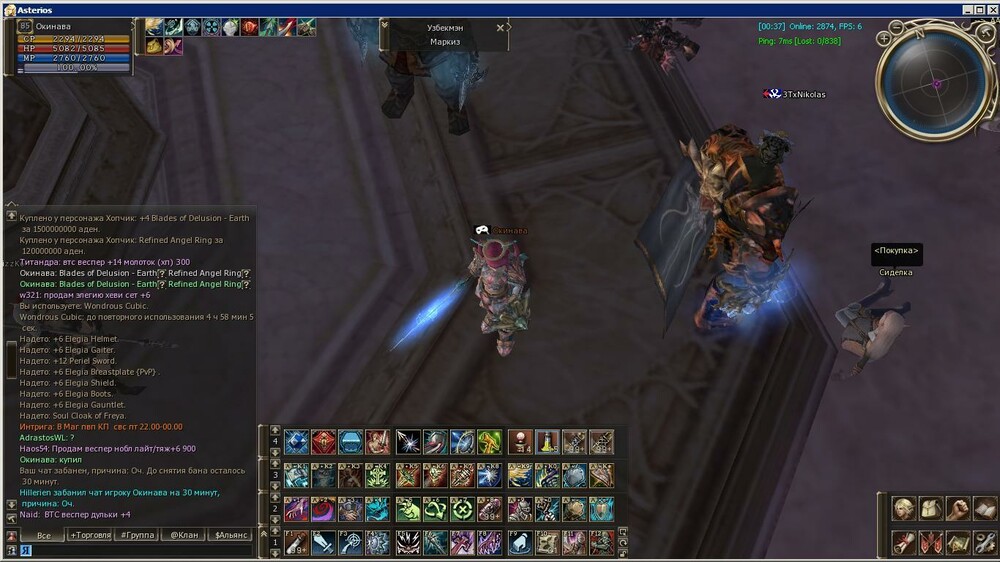Open the #Группа chat tab
The width and height of the screenshot is (1000, 562).
136,535
